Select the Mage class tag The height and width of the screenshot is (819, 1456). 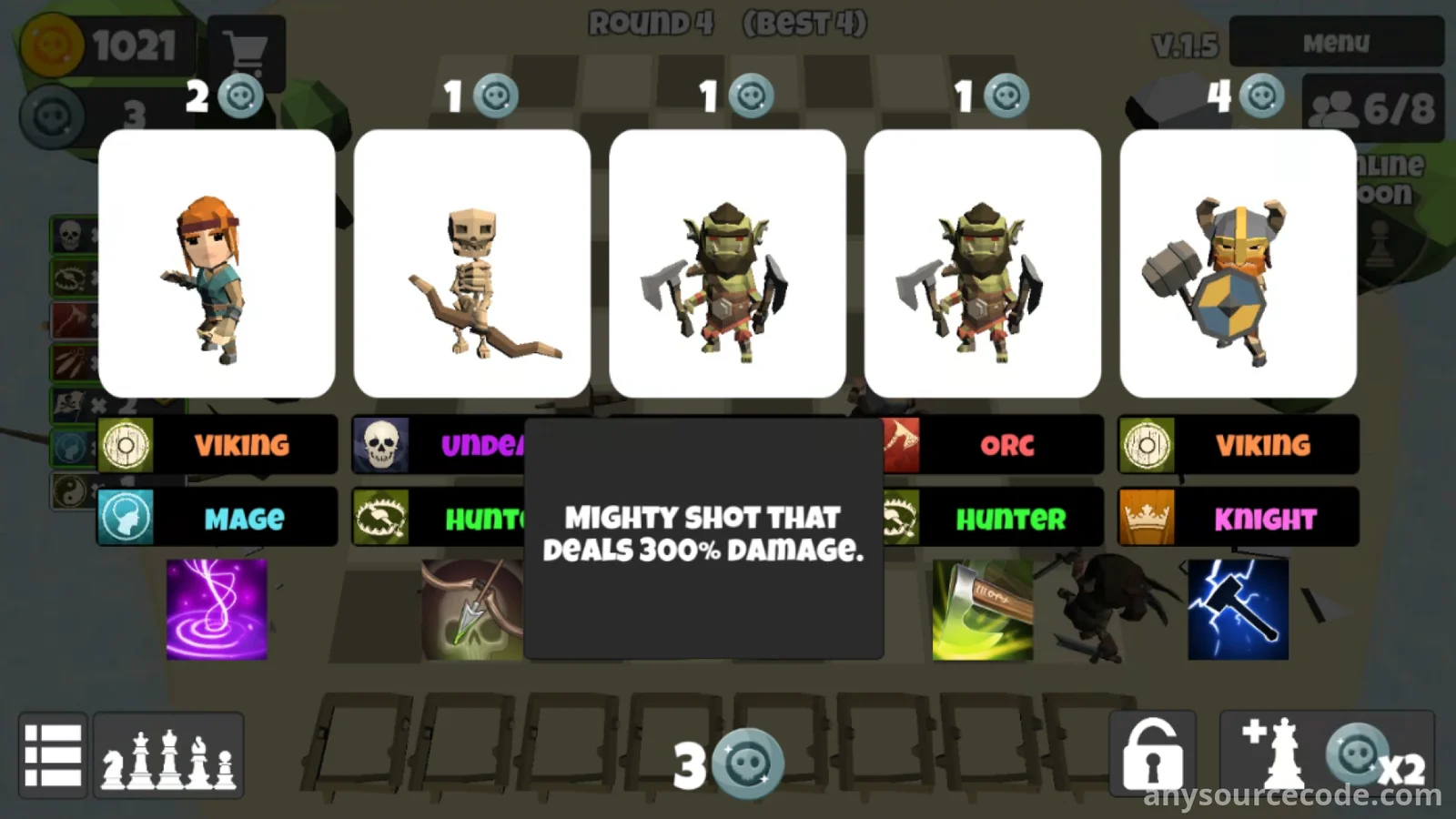pyautogui.click(x=217, y=518)
